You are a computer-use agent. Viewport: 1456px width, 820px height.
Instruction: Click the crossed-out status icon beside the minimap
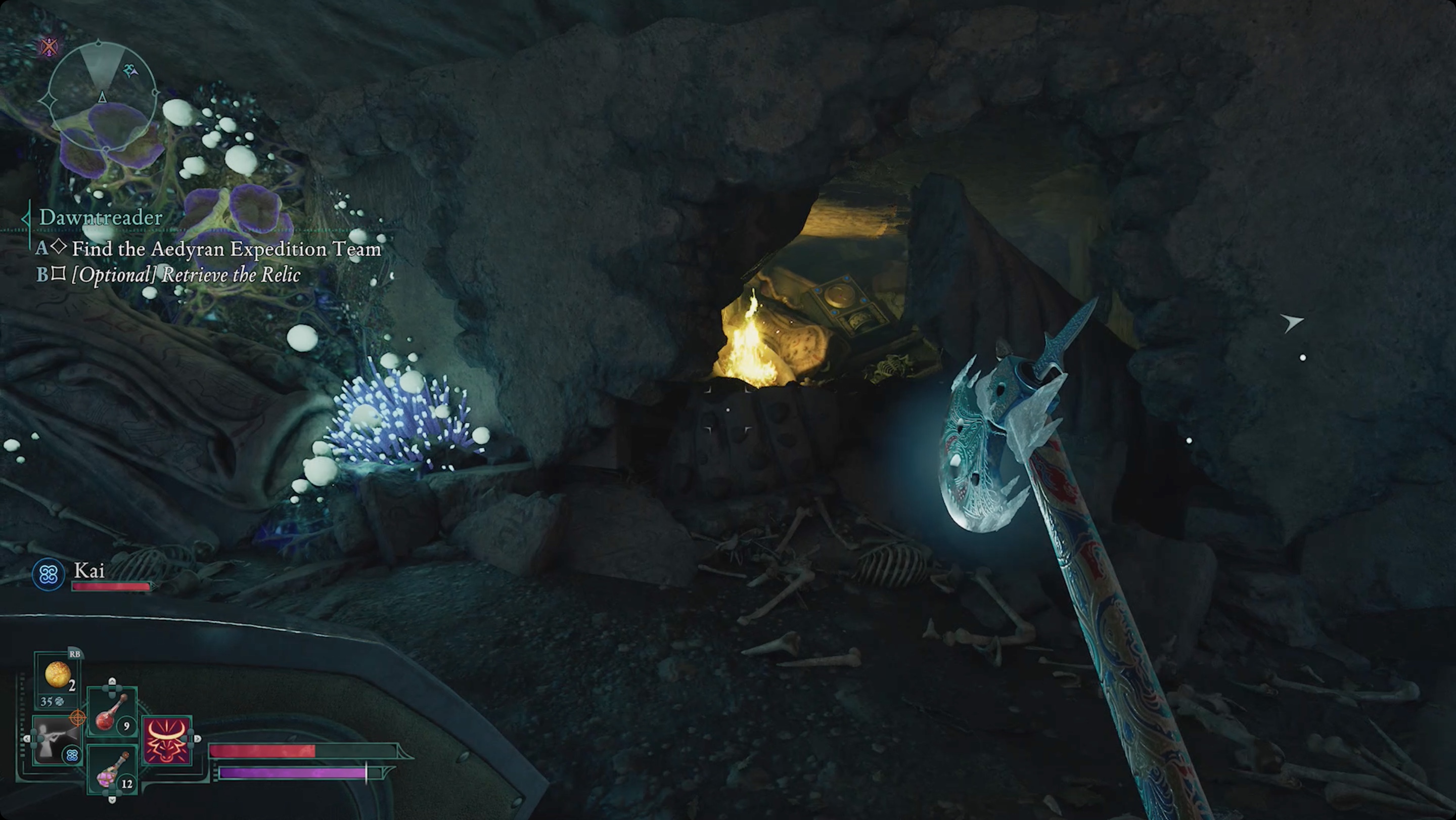coord(50,47)
